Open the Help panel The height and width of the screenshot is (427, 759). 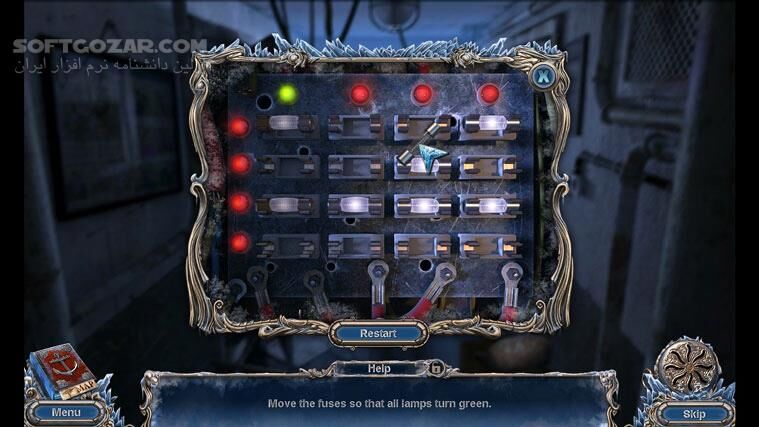coord(378,368)
